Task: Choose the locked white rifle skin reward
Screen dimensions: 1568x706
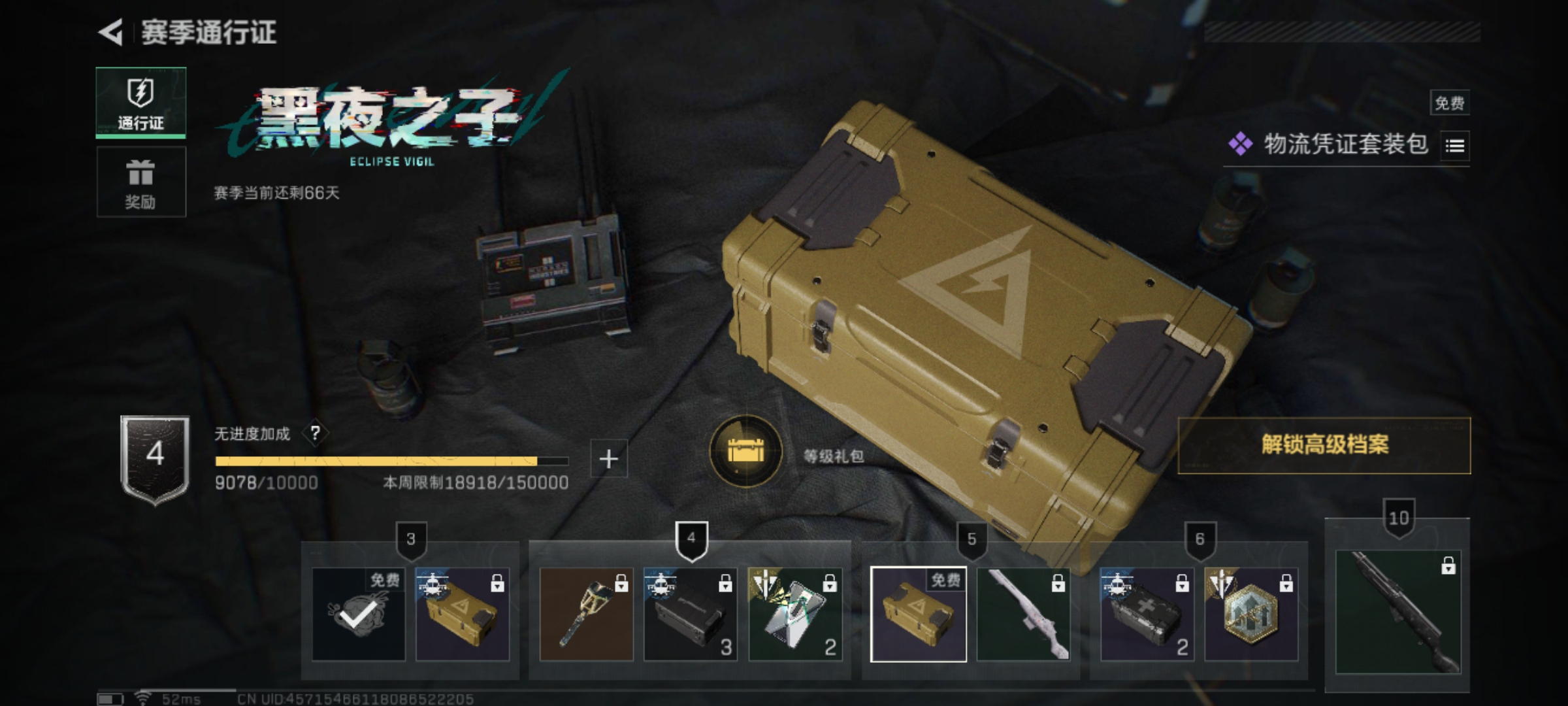Action: pyautogui.click(x=1023, y=614)
